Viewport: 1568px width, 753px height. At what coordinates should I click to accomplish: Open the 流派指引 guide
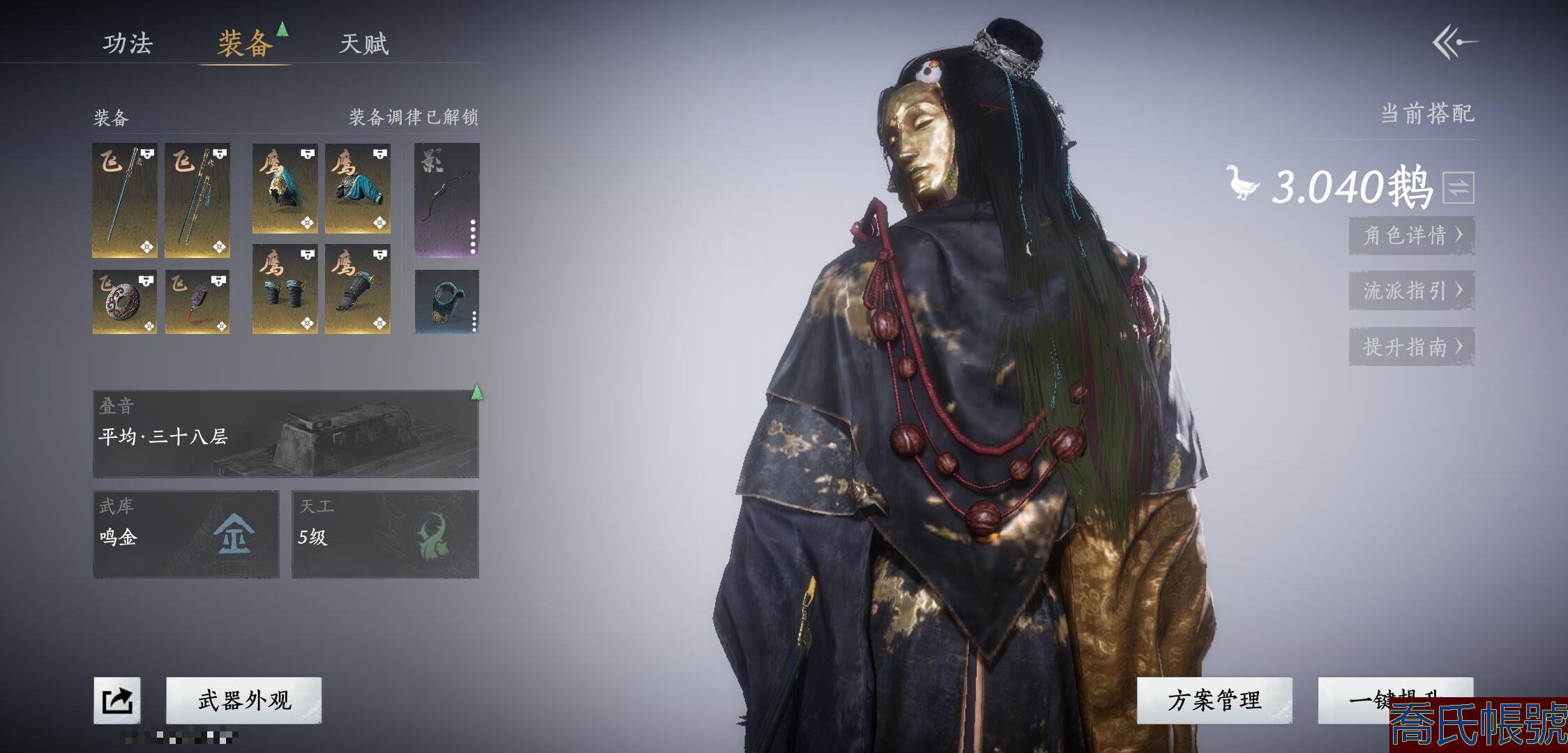pos(1412,291)
